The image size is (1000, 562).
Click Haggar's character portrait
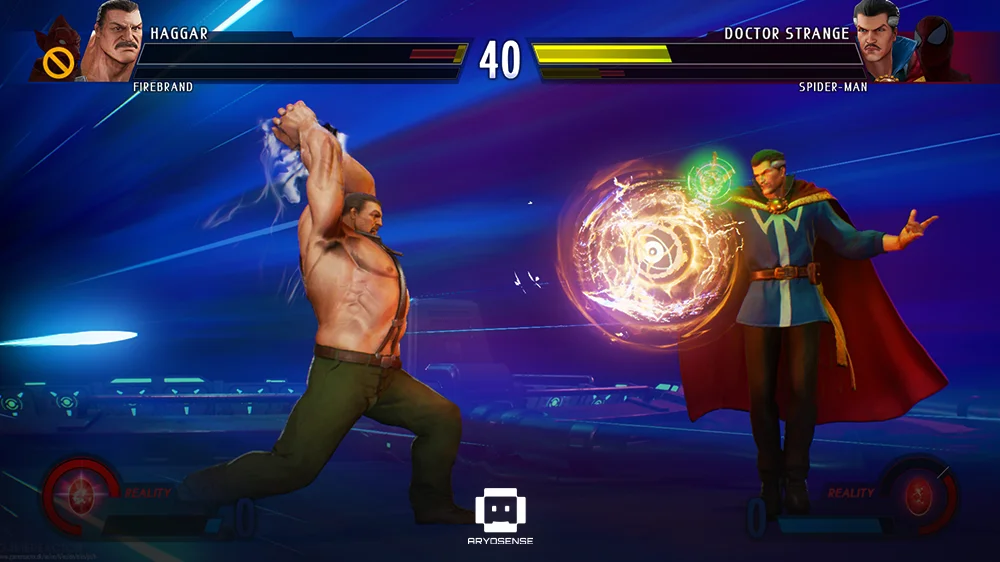[113, 40]
